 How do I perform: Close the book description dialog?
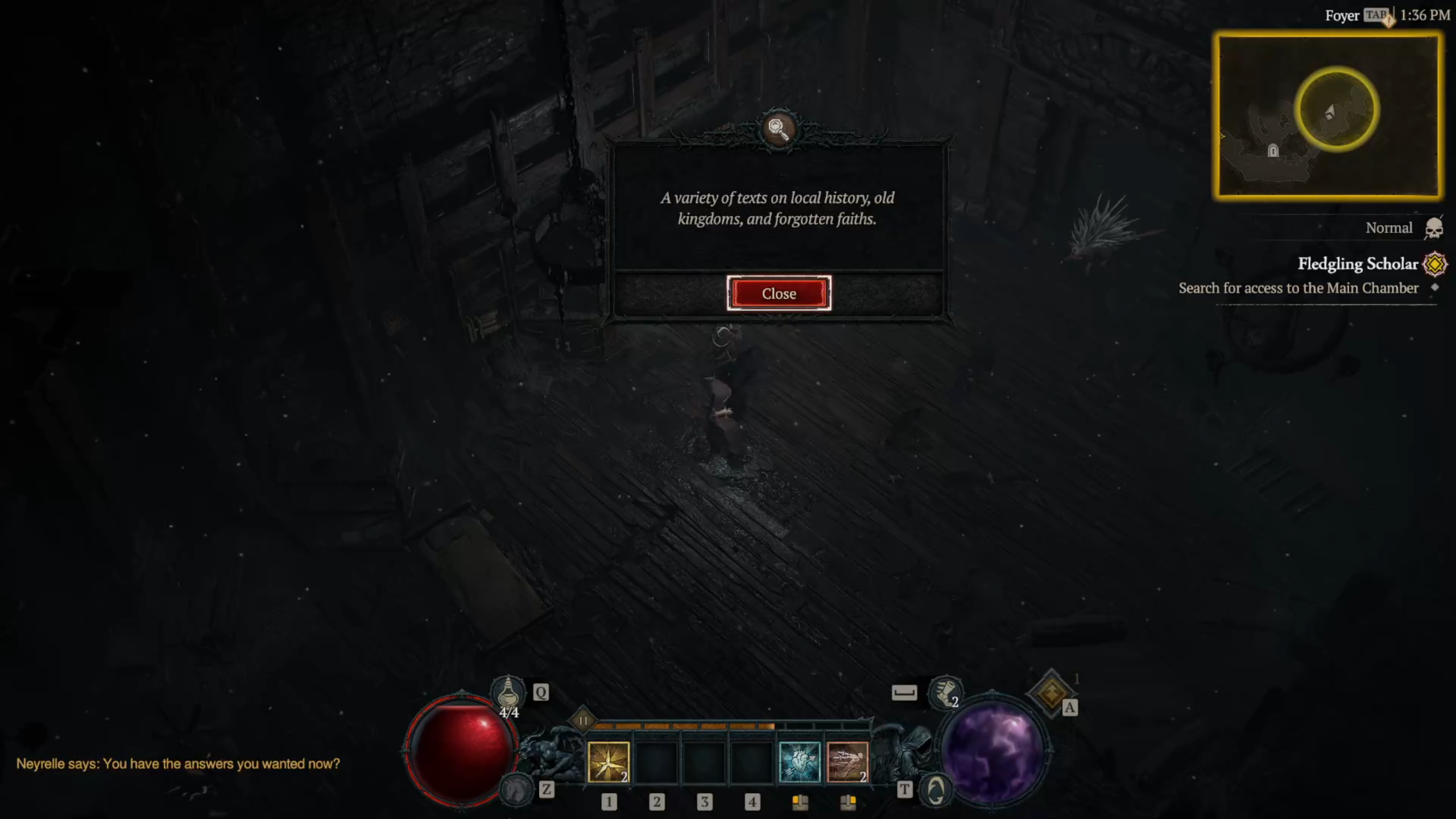point(779,293)
